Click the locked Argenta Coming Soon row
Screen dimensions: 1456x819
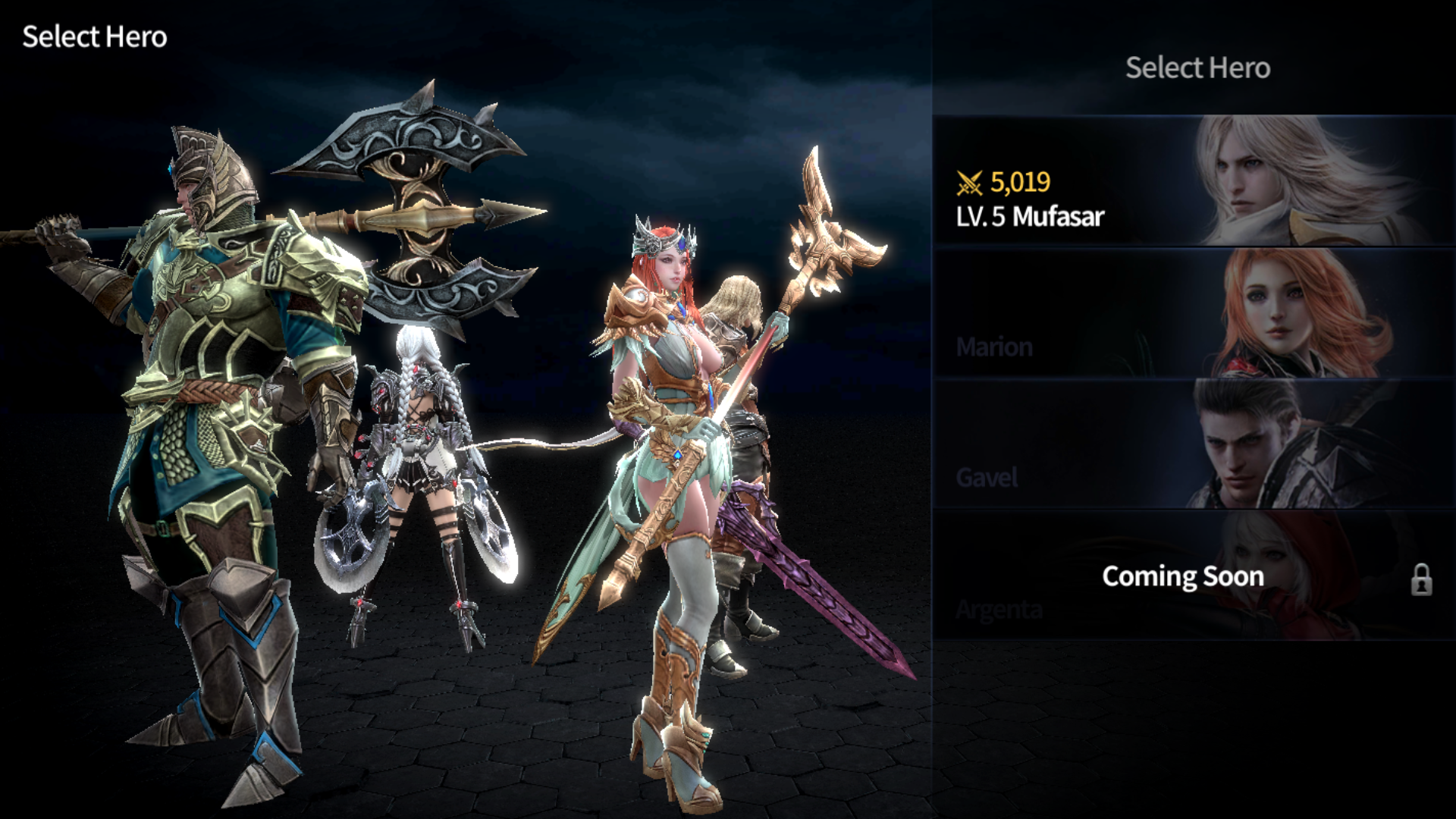coord(1181,576)
